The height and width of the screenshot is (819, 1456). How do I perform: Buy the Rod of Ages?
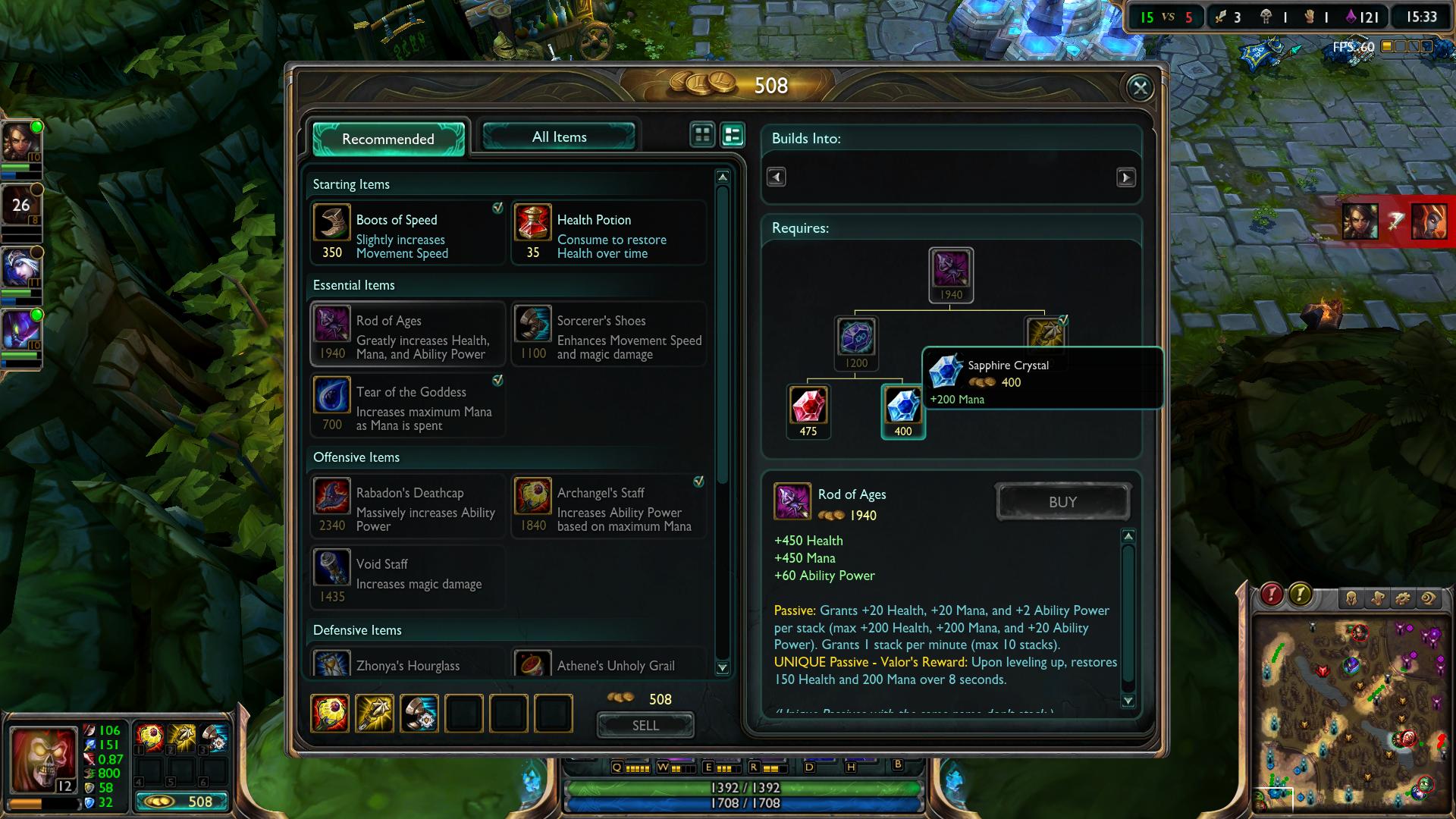1062,502
